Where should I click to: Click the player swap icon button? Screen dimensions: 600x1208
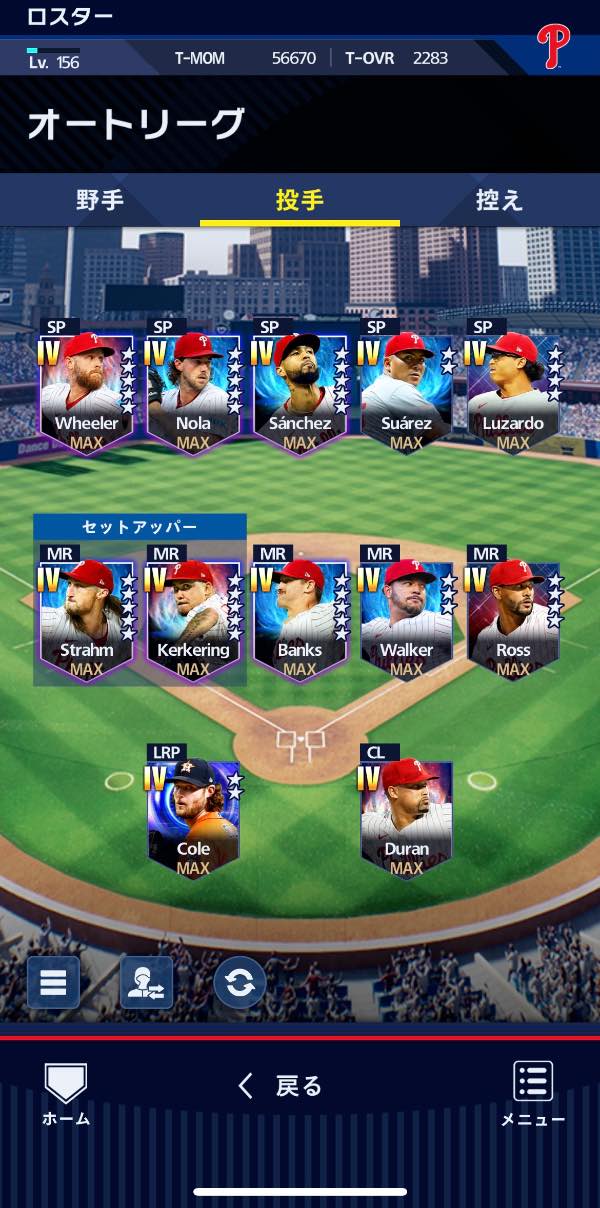[146, 982]
